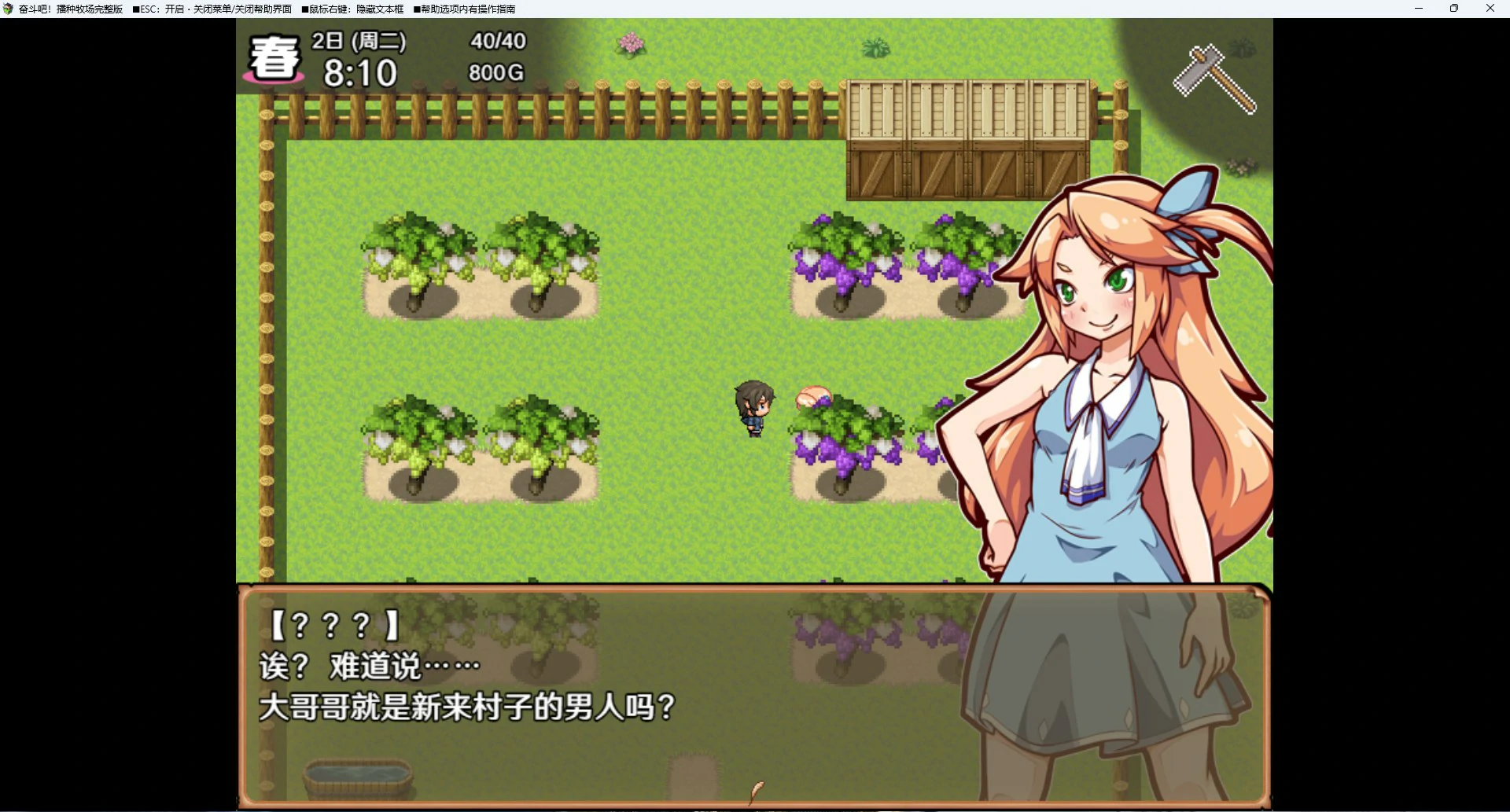Select the player character sprite on the field
Viewport: 1510px width, 812px height.
[x=753, y=409]
